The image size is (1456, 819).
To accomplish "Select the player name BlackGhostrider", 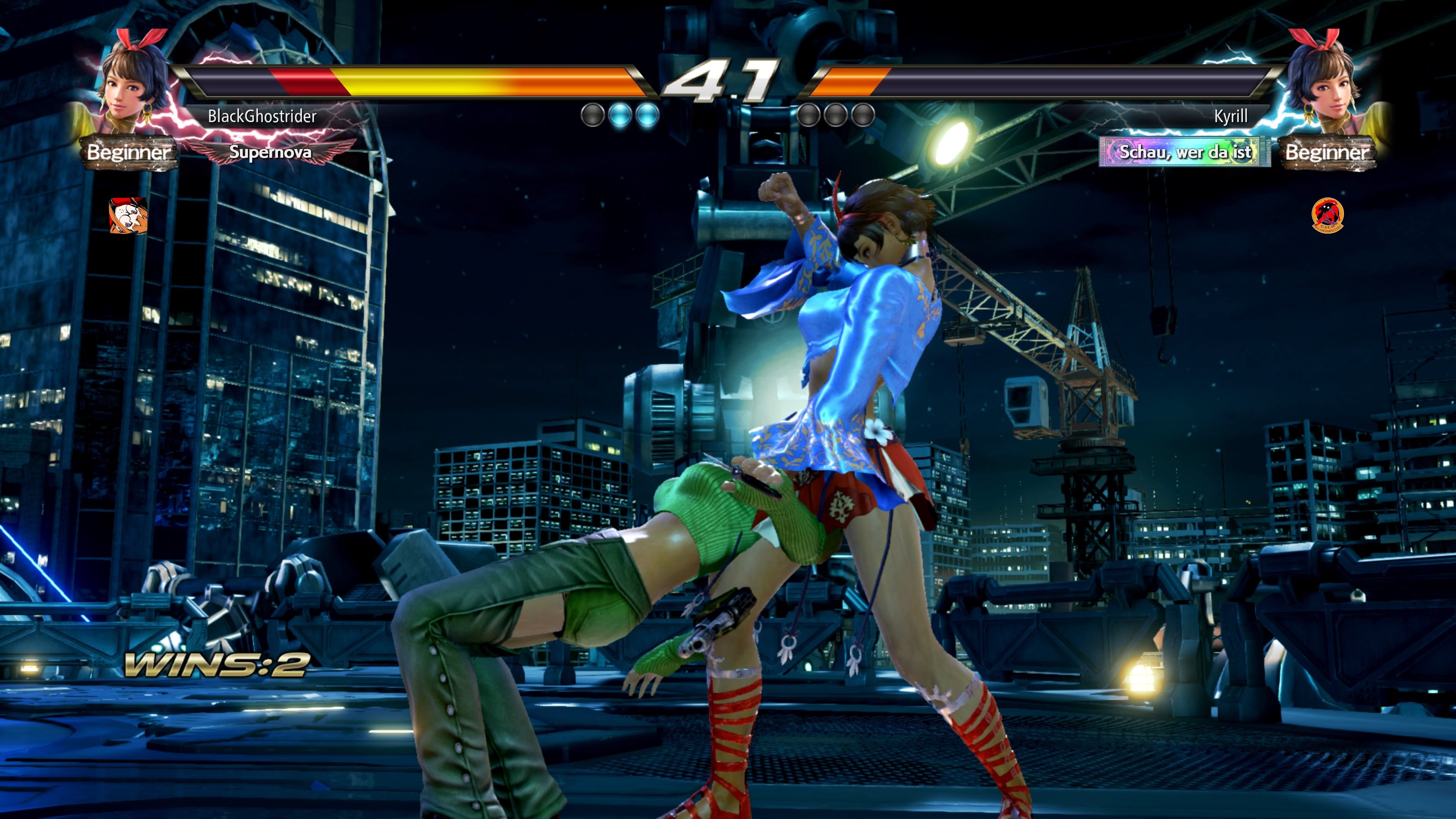I will [x=263, y=116].
